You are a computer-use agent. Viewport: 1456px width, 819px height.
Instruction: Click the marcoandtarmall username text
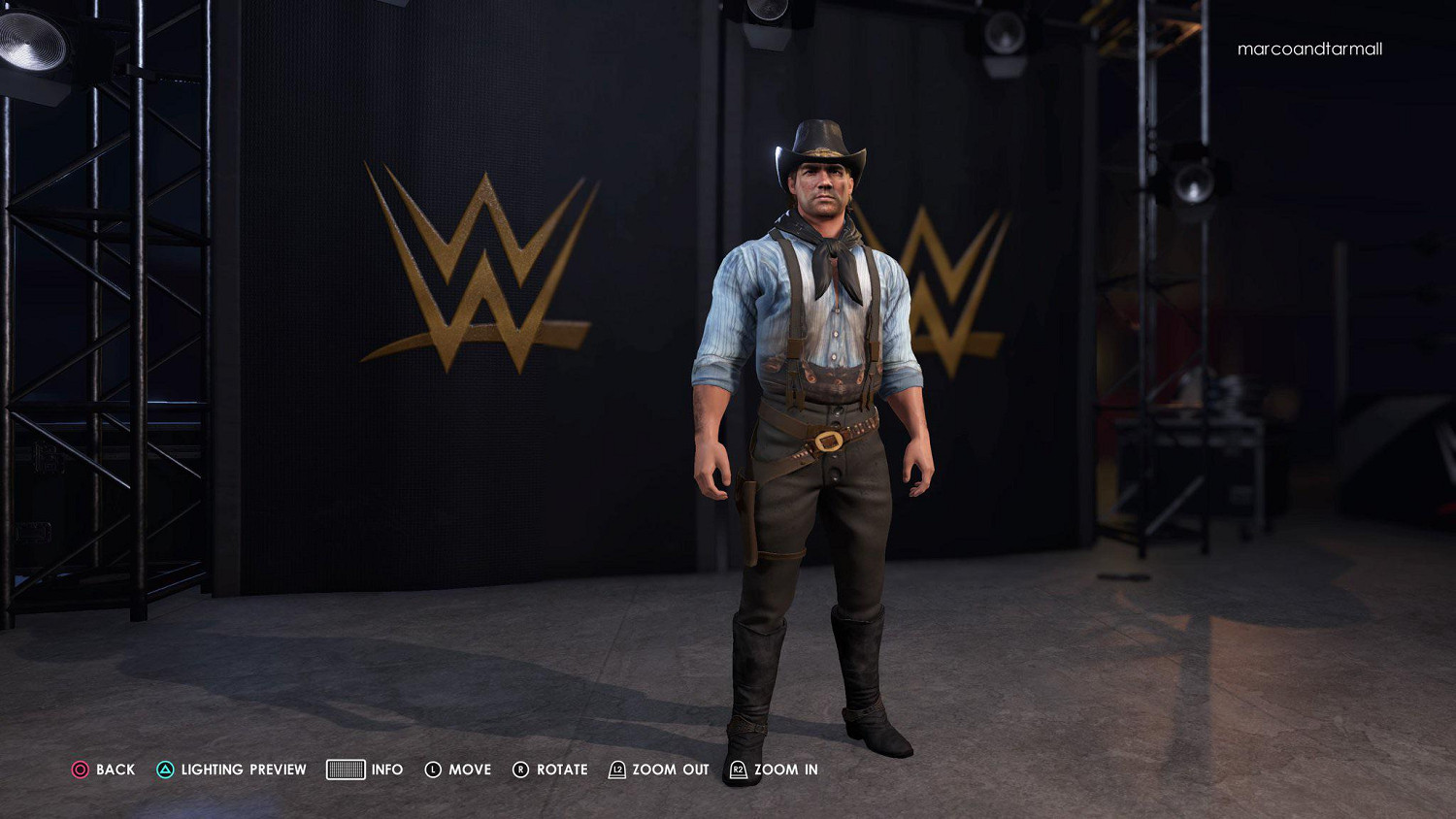point(1310,49)
